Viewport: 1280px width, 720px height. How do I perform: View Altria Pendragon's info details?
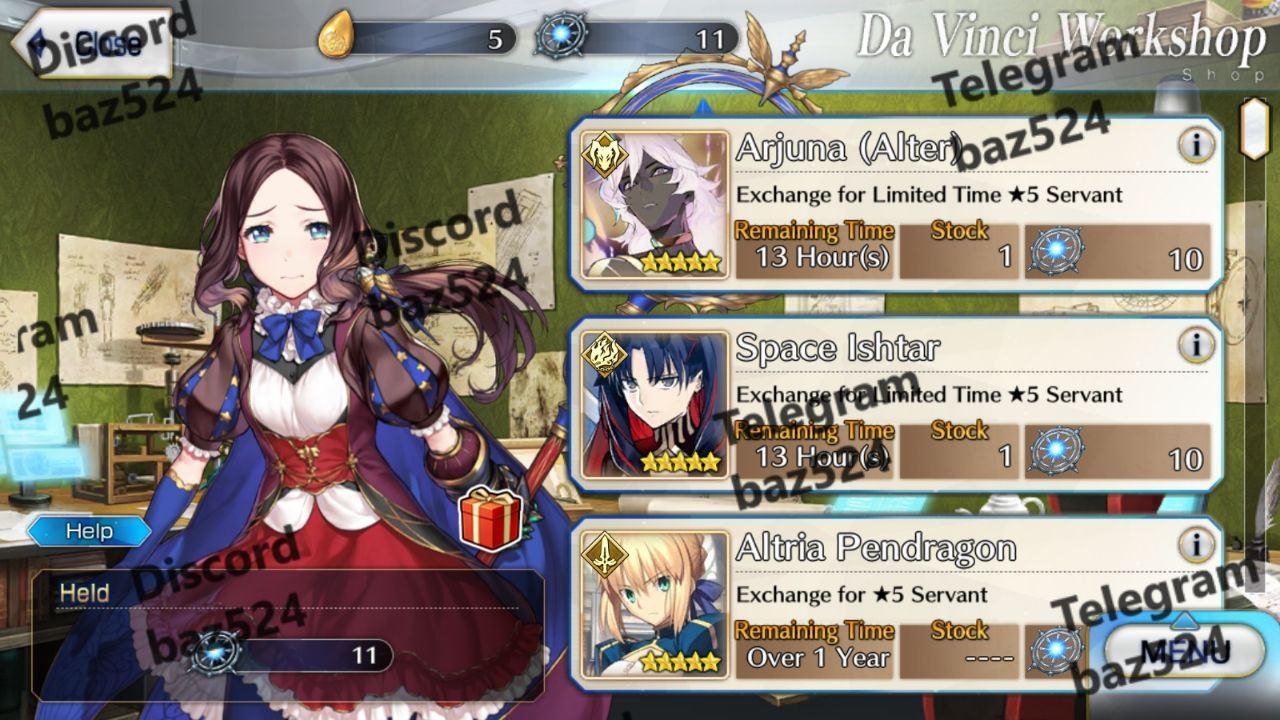pos(1195,546)
